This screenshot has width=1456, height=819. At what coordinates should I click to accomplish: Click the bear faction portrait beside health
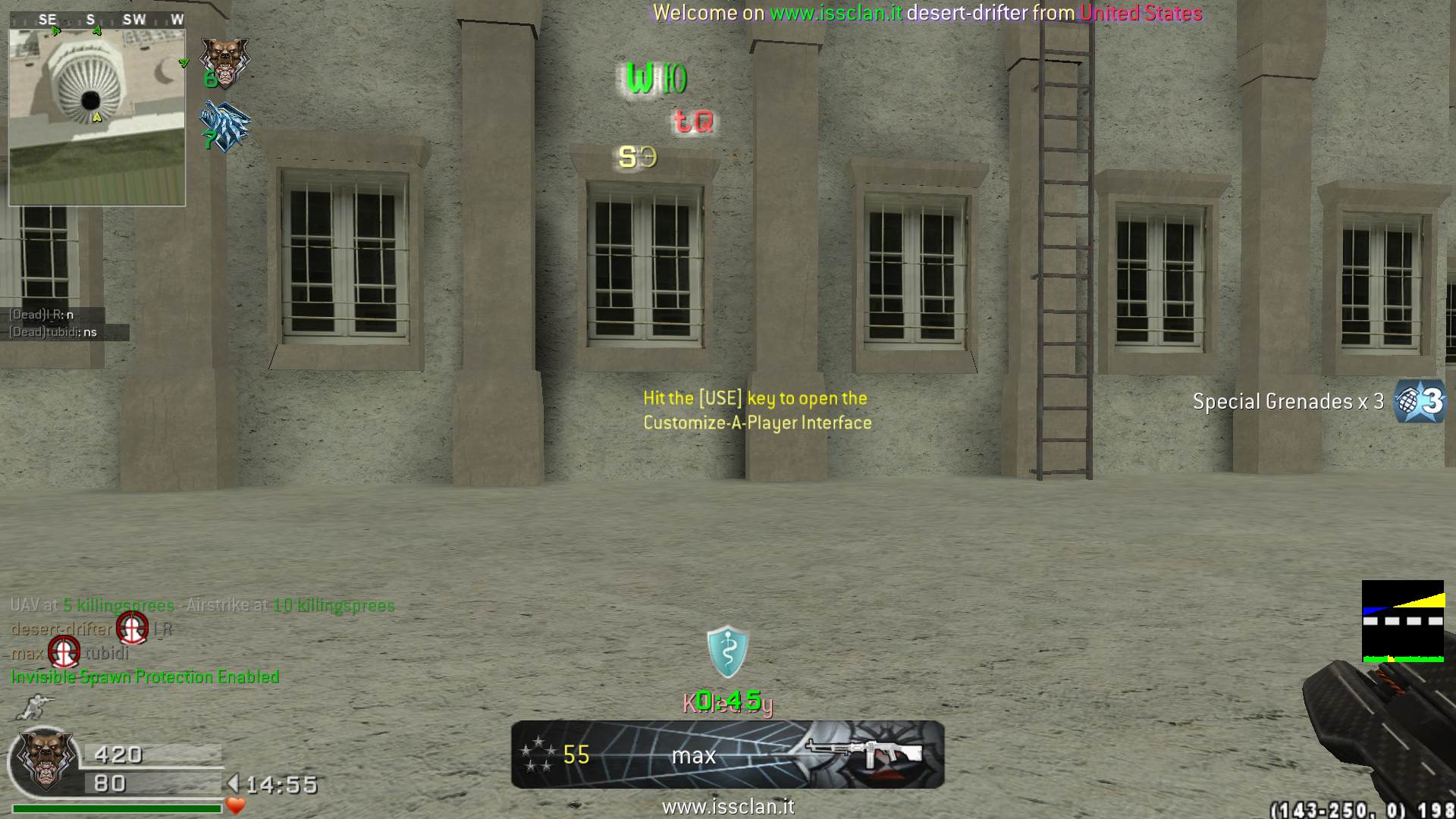coord(45,761)
